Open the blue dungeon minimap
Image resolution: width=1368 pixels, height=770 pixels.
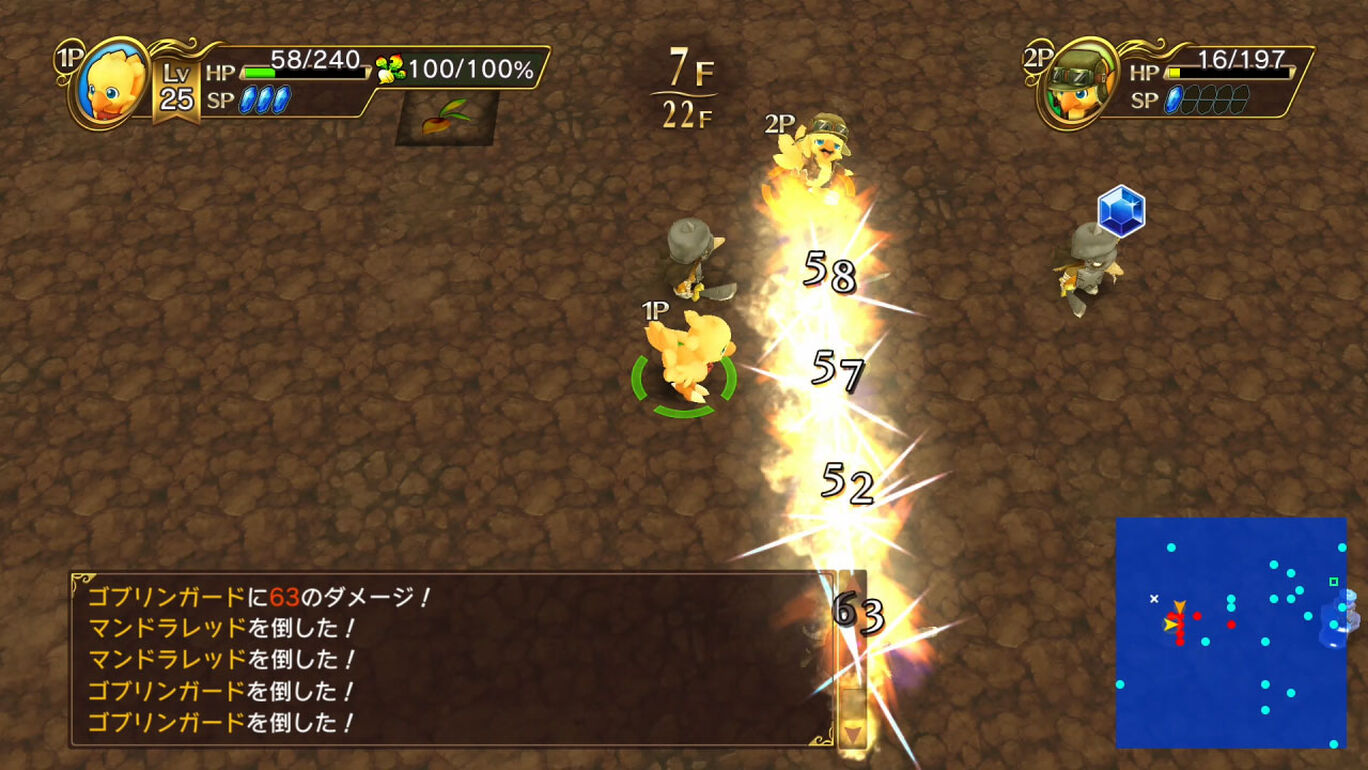(x=1230, y=632)
